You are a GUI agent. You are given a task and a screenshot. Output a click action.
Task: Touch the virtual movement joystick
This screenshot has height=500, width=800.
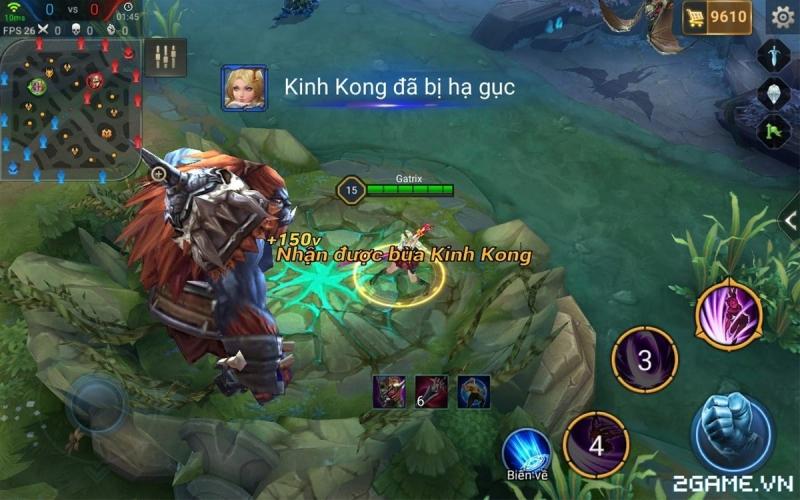click(x=97, y=404)
